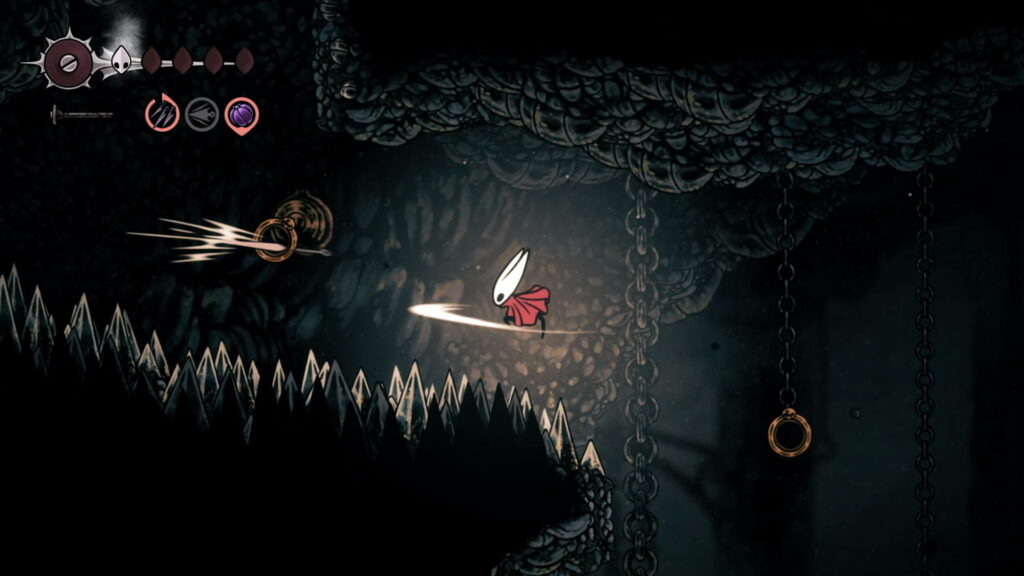Image resolution: width=1024 pixels, height=576 pixels.
Task: Click the silk spool emblem
Action: tap(68, 63)
